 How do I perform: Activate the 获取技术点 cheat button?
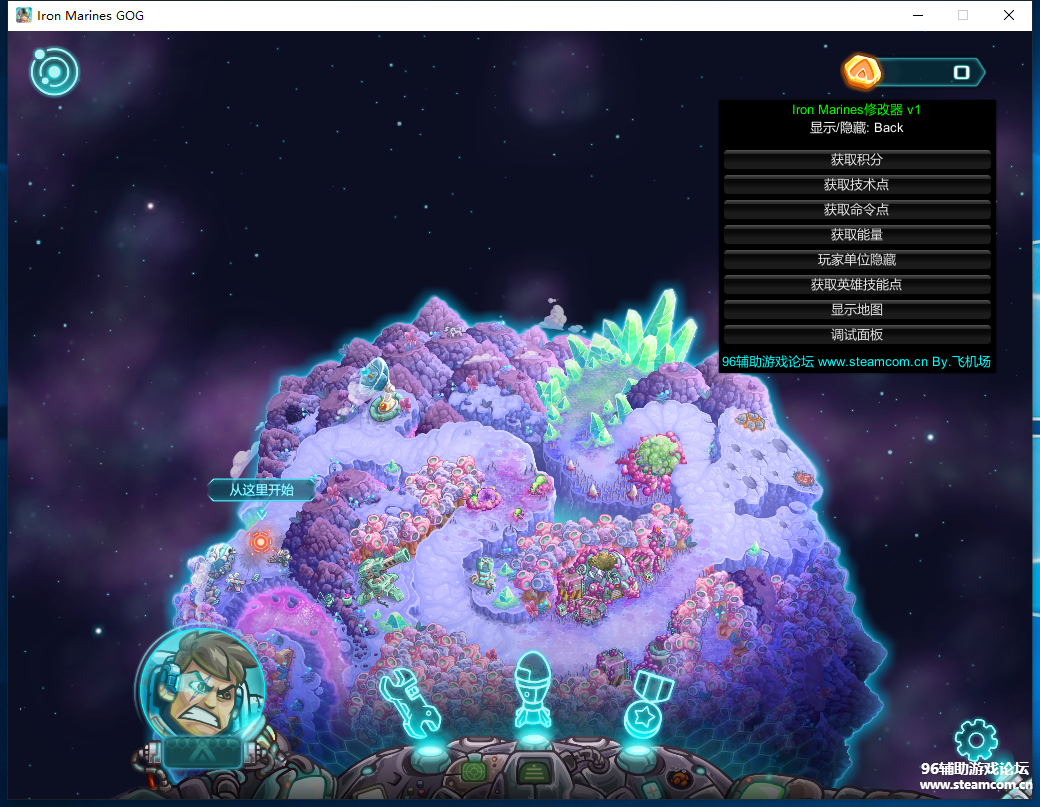857,185
